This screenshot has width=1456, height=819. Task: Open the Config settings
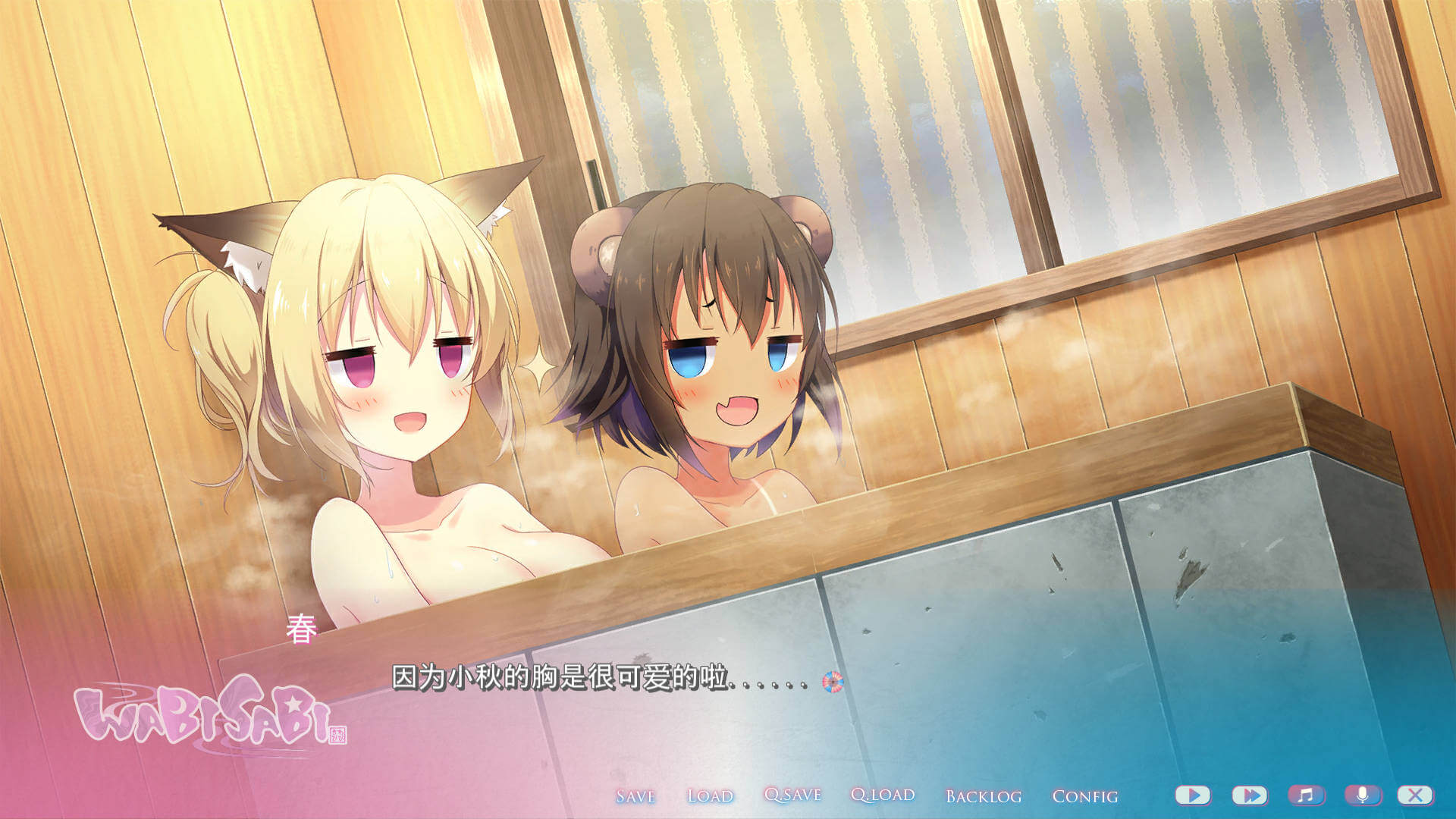pos(1084,796)
